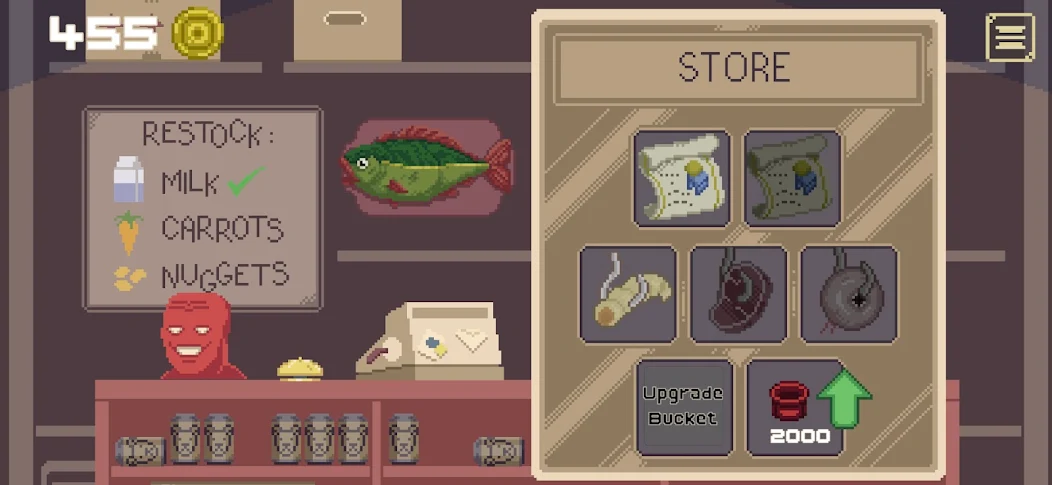Buy the 2000 coin bucket upgrade
This screenshot has width=1052, height=485.
(x=796, y=407)
